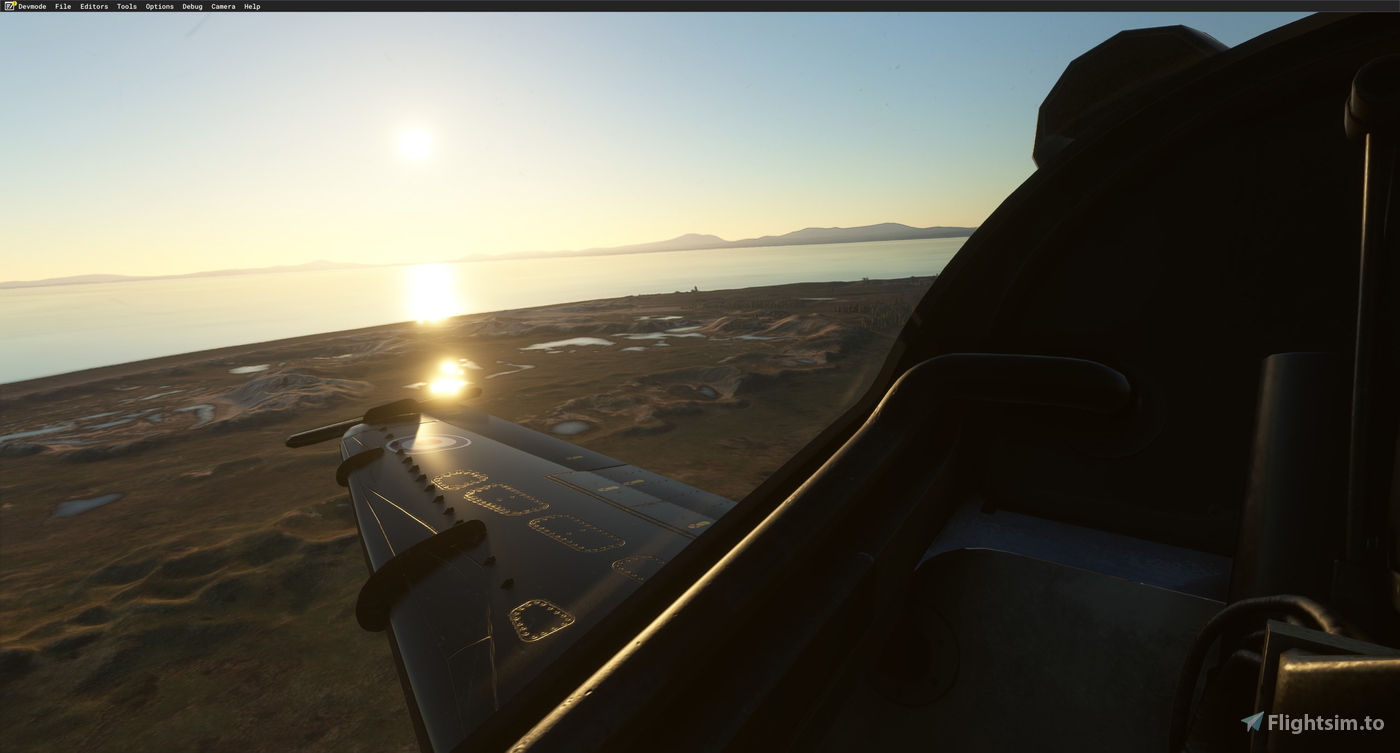Open the Tools menu
1400x753 pixels.
click(x=125, y=6)
